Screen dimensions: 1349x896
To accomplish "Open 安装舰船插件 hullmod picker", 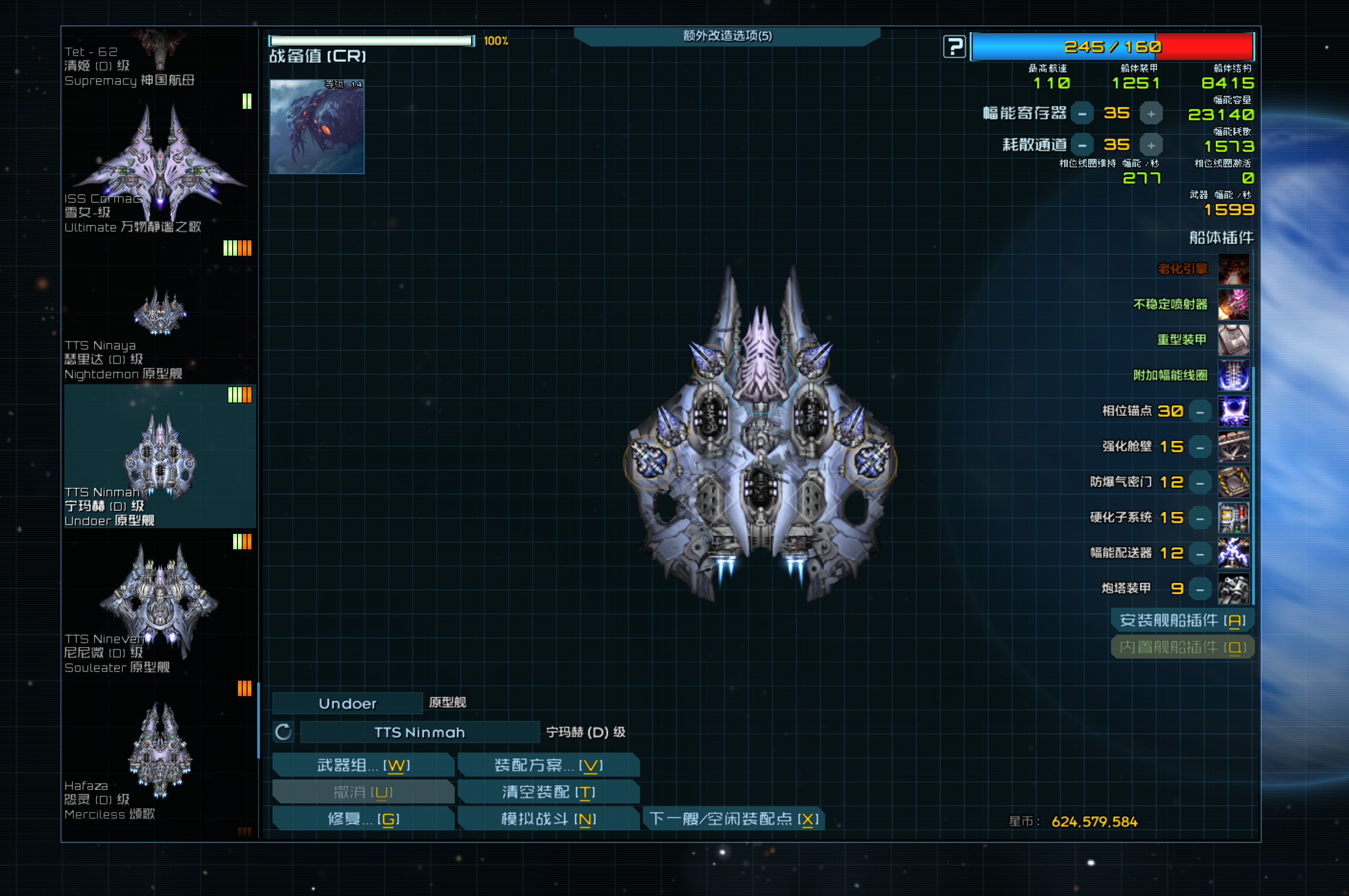I will [x=1182, y=621].
